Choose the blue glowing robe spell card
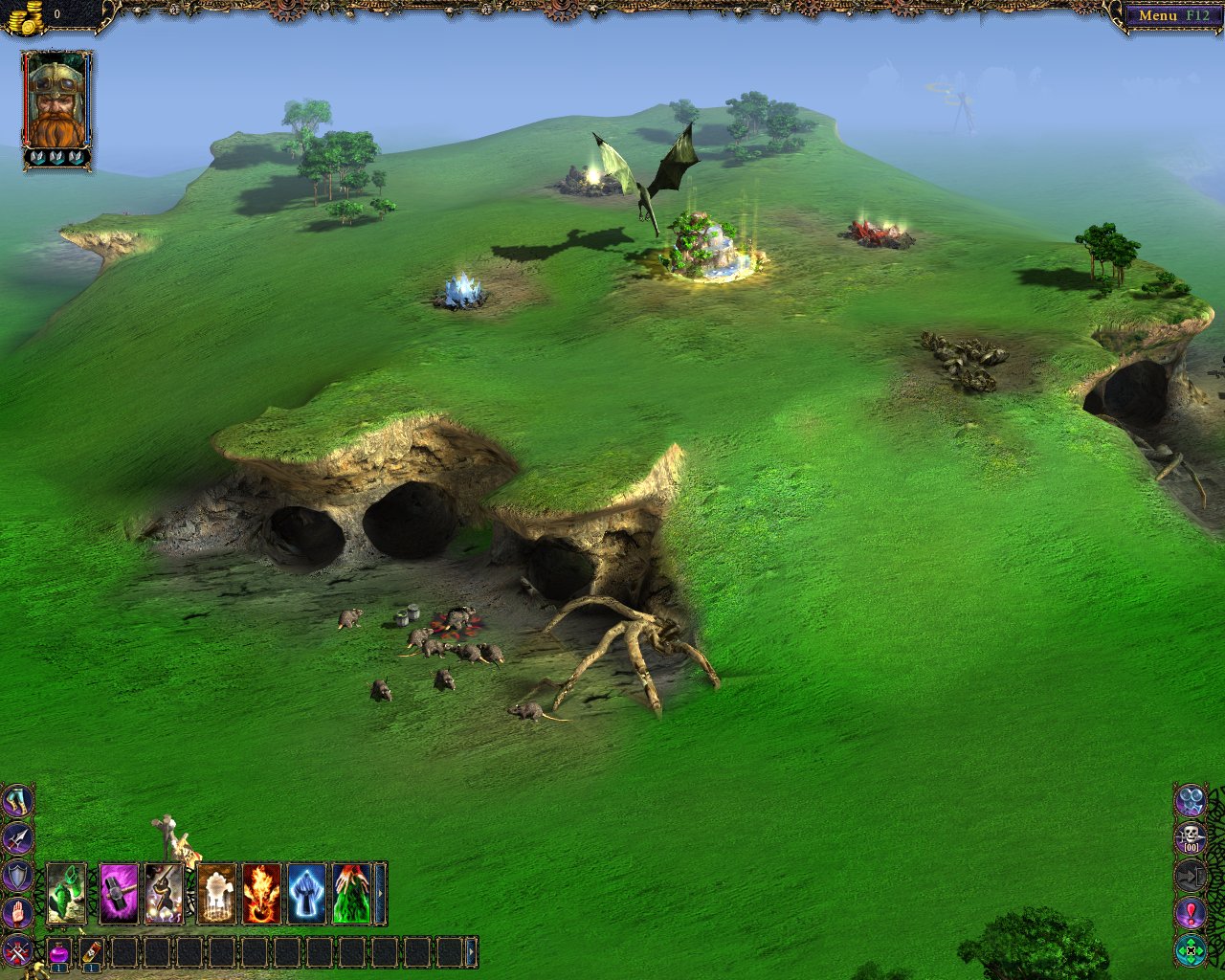 (x=307, y=894)
